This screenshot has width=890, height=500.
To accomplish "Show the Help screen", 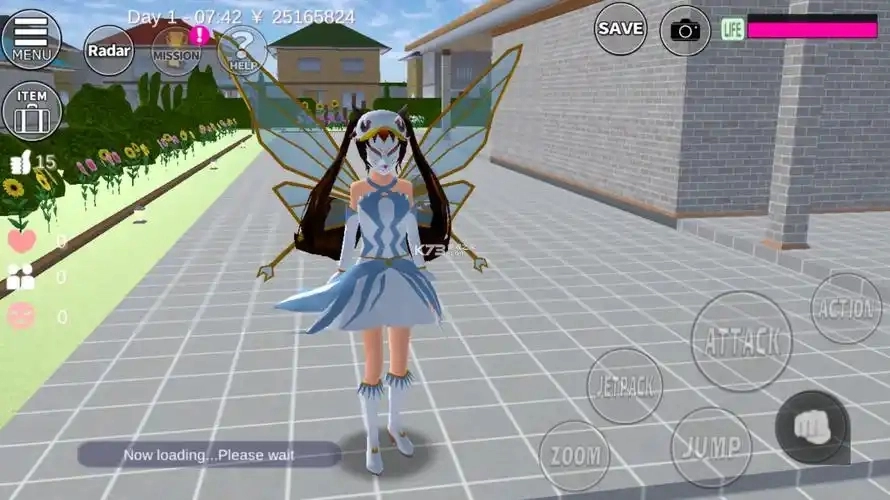I will click(x=241, y=50).
